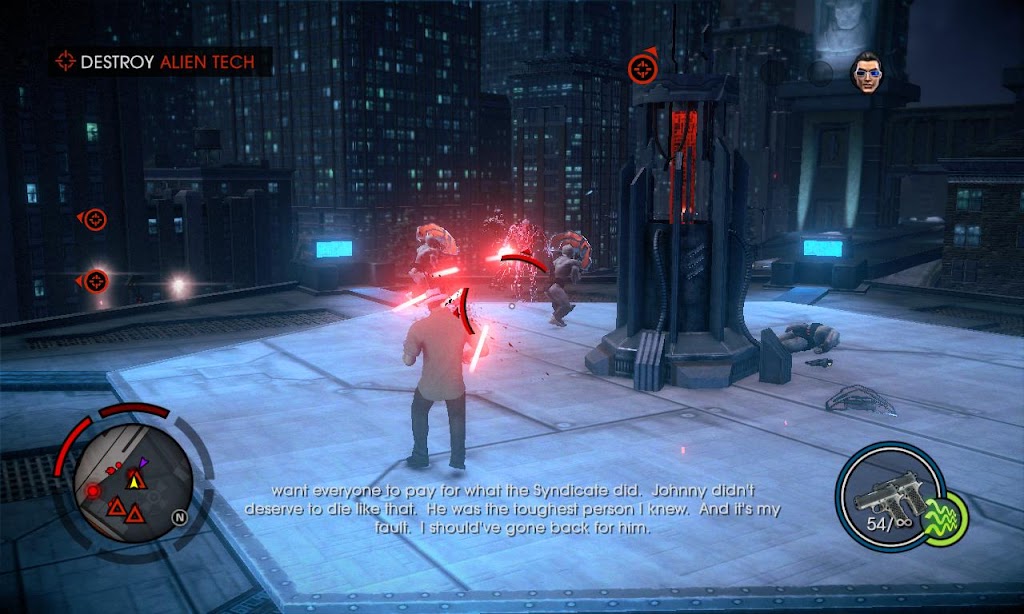Click the target marker above the alien tower
Image resolution: width=1024 pixels, height=614 pixels.
point(641,69)
